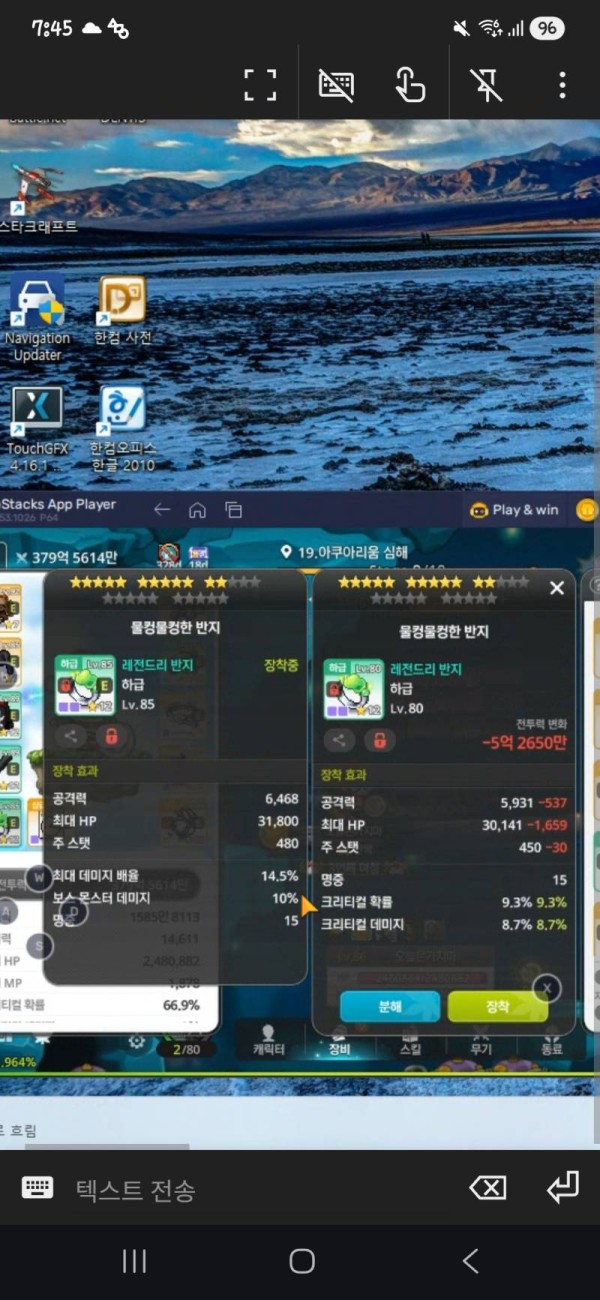600x1300 pixels.
Task: Open the 무기 weapon tab
Action: (481, 1040)
